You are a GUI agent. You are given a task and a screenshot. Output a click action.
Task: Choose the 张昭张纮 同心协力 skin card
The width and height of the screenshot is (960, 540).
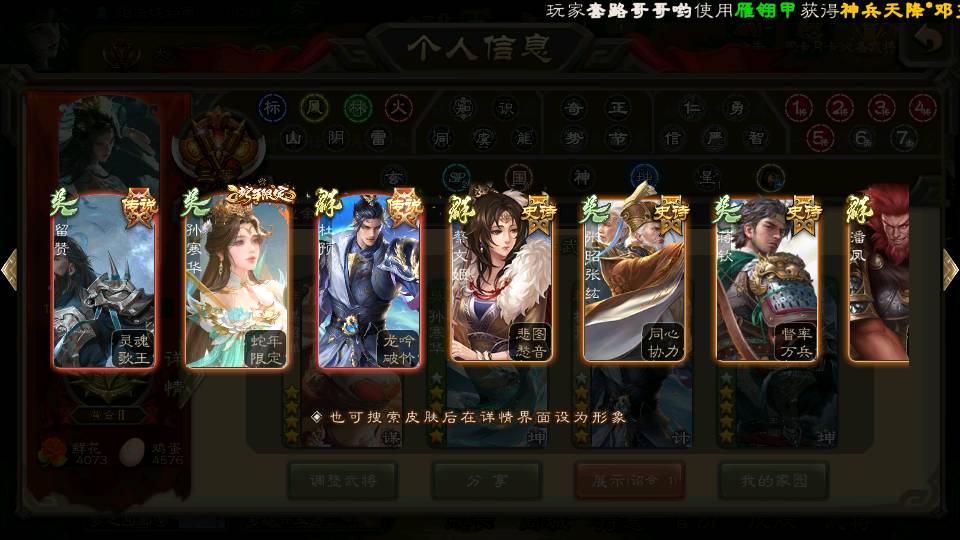(x=634, y=280)
